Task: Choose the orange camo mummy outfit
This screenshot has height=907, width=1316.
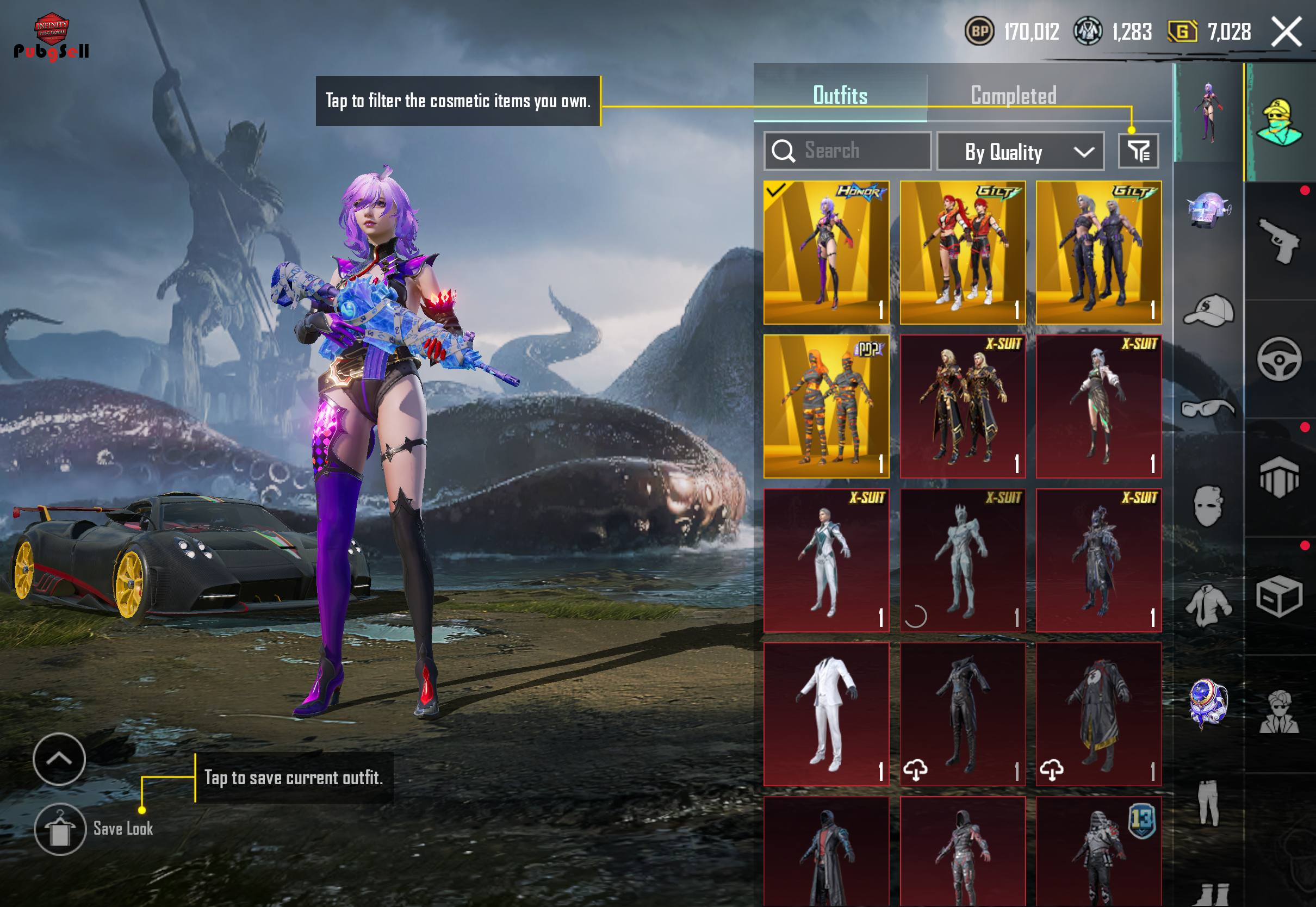Action: 826,406
